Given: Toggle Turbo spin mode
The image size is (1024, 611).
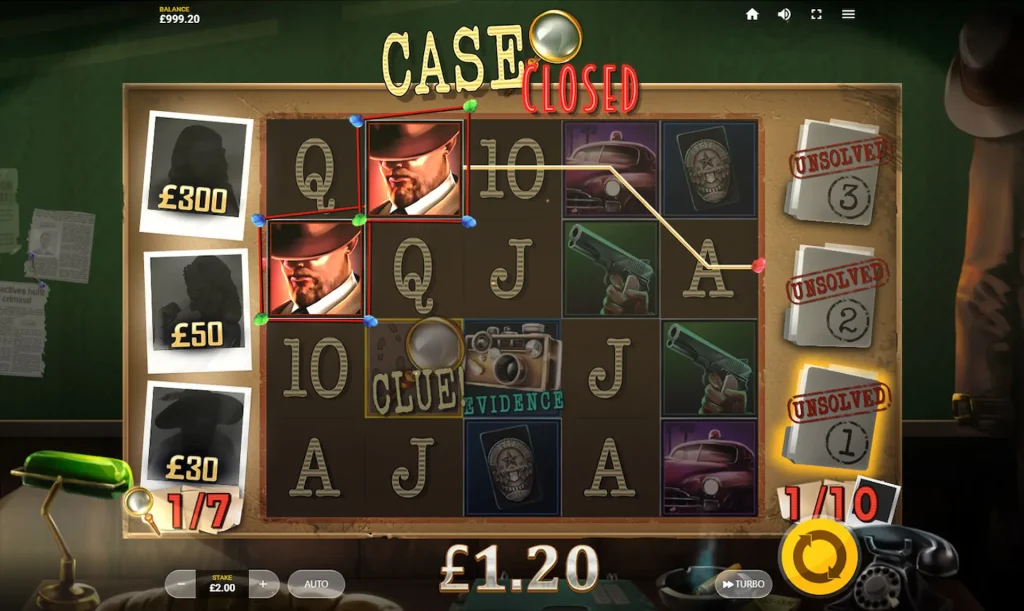Looking at the screenshot, I should tap(743, 584).
